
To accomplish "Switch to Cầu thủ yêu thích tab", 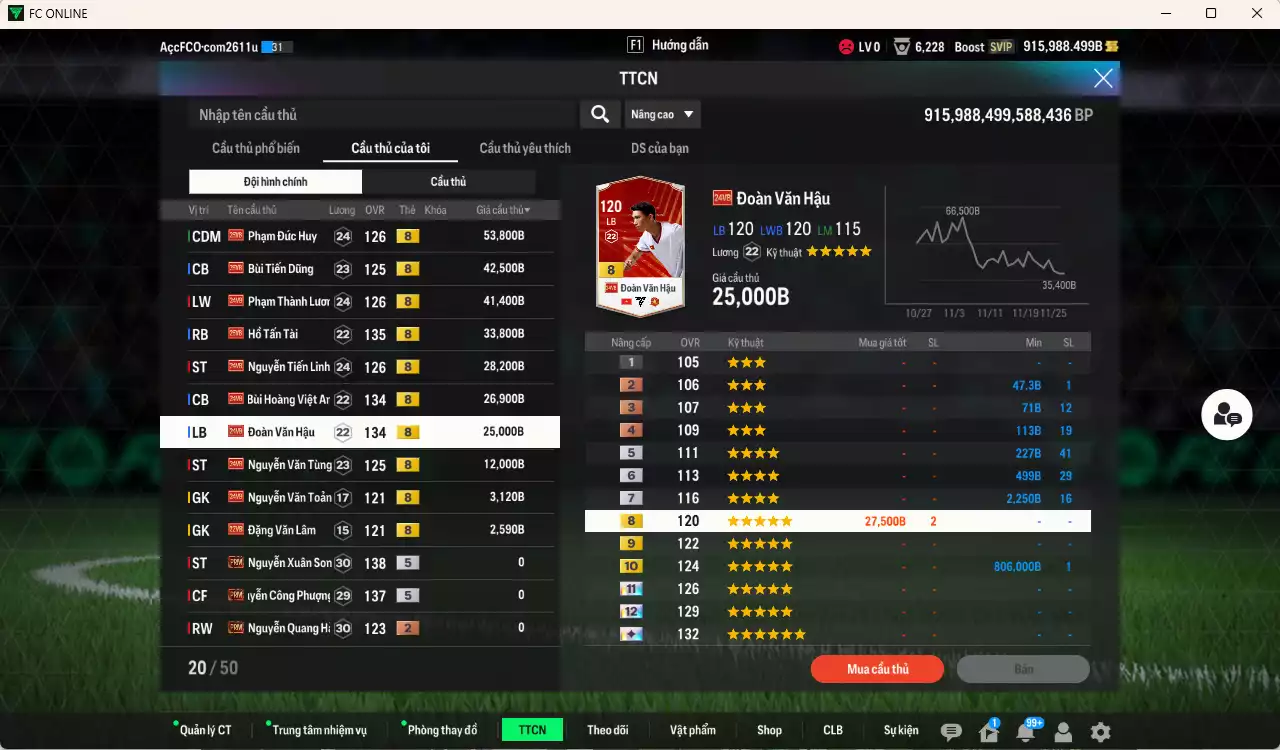I will (525, 148).
